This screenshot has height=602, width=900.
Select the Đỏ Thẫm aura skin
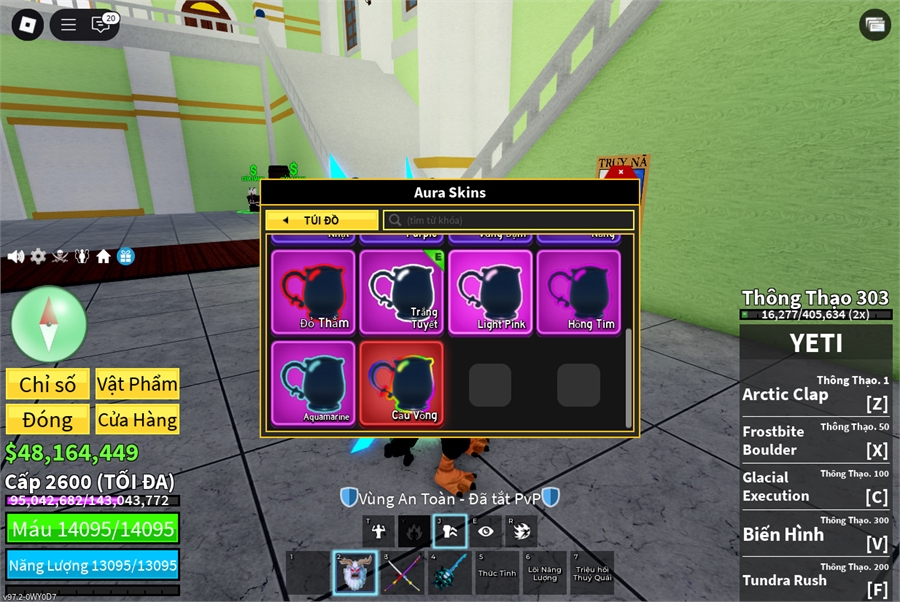pos(313,291)
